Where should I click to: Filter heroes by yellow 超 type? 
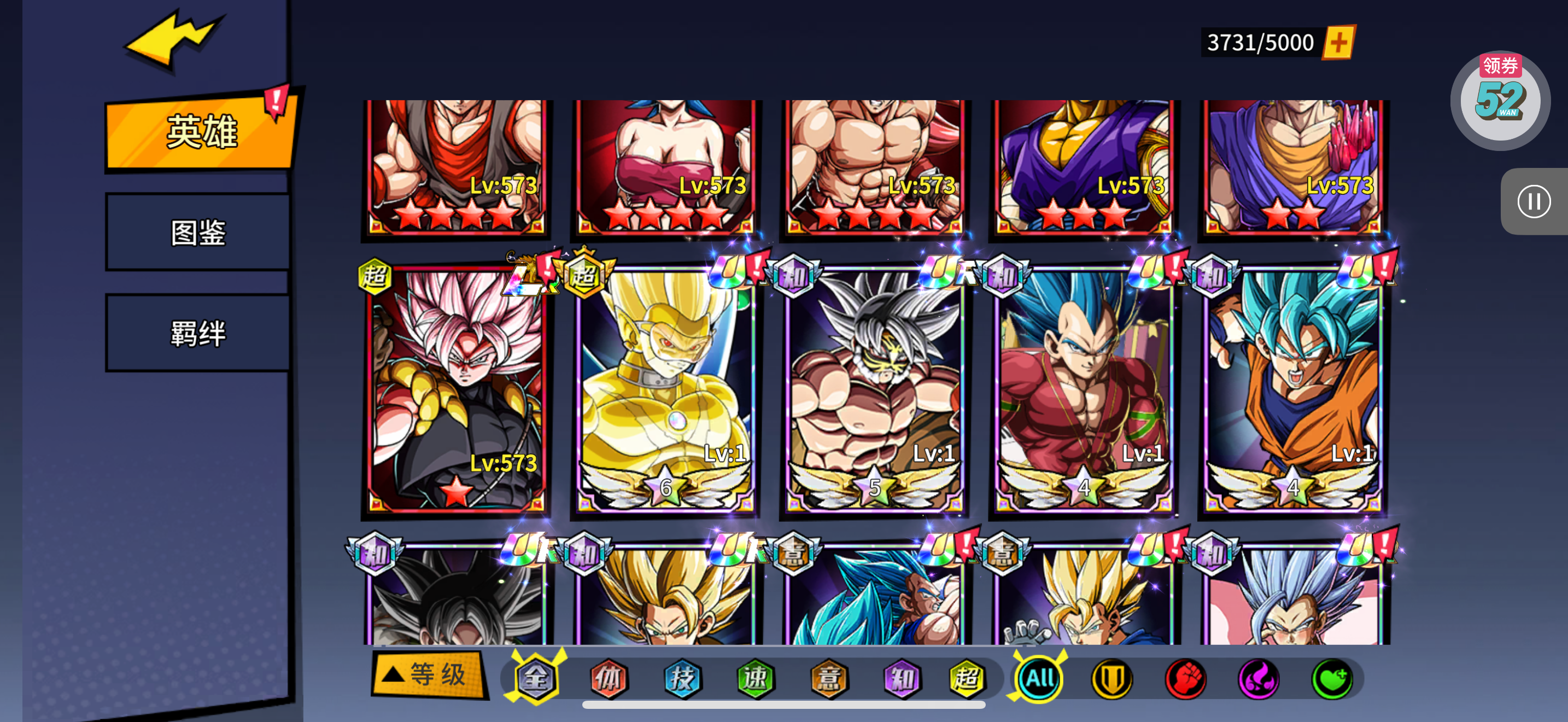967,678
